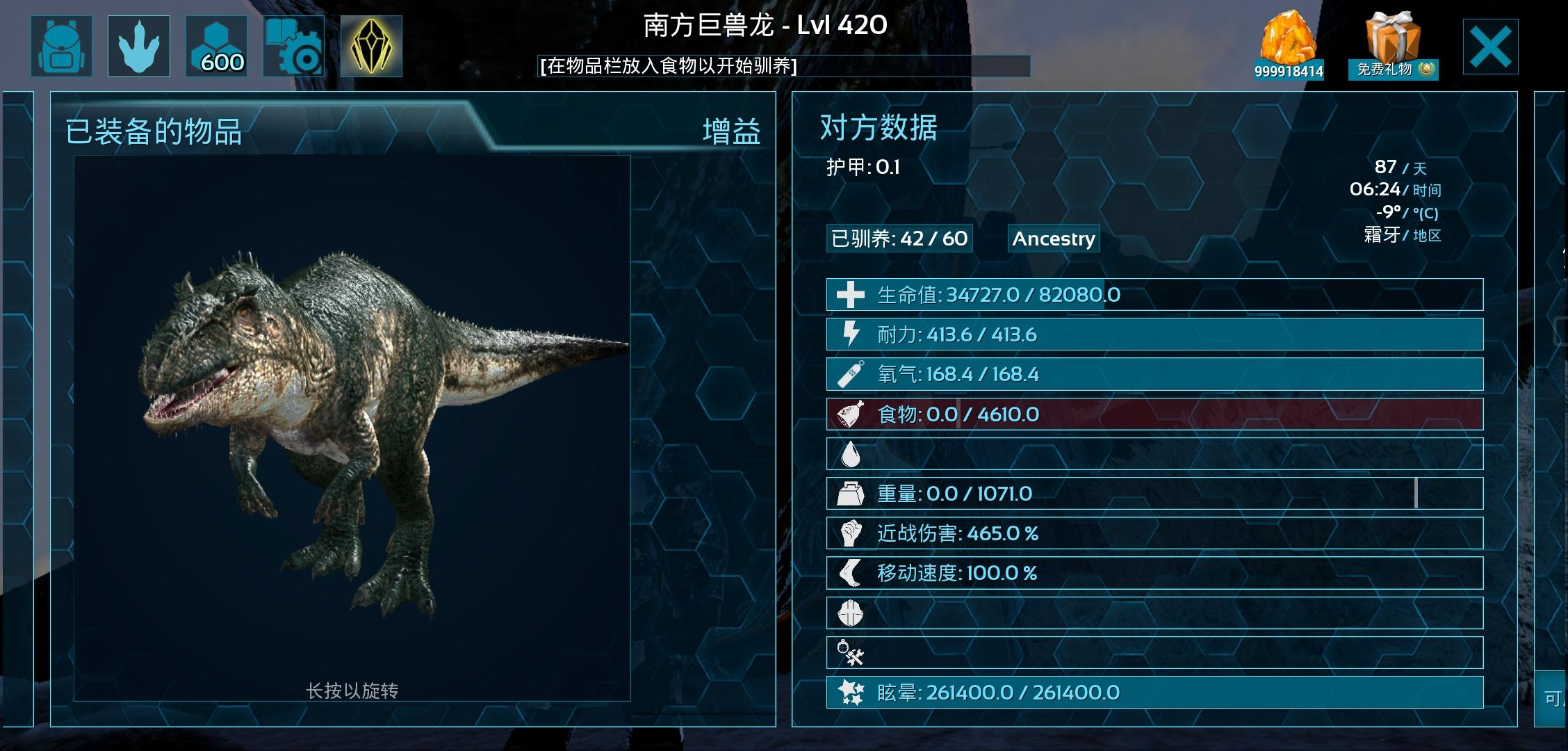Image resolution: width=1568 pixels, height=751 pixels.
Task: Open the 600 engram crafting tab
Action: click(x=216, y=46)
